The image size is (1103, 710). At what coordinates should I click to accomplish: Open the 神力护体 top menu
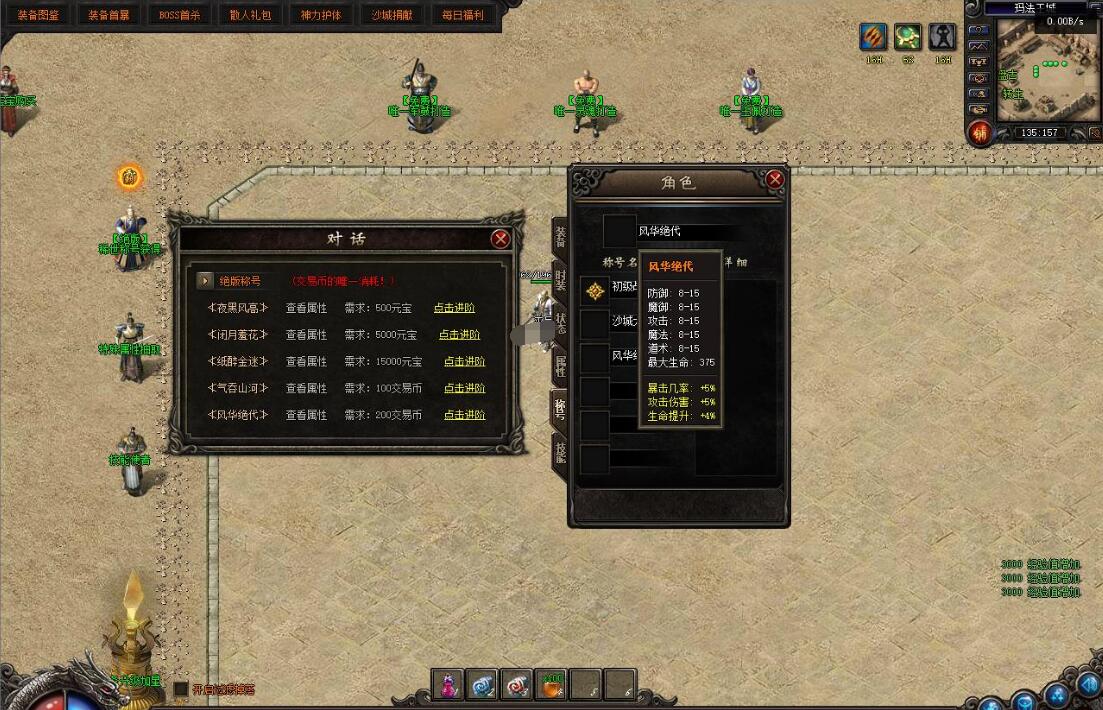click(x=321, y=15)
